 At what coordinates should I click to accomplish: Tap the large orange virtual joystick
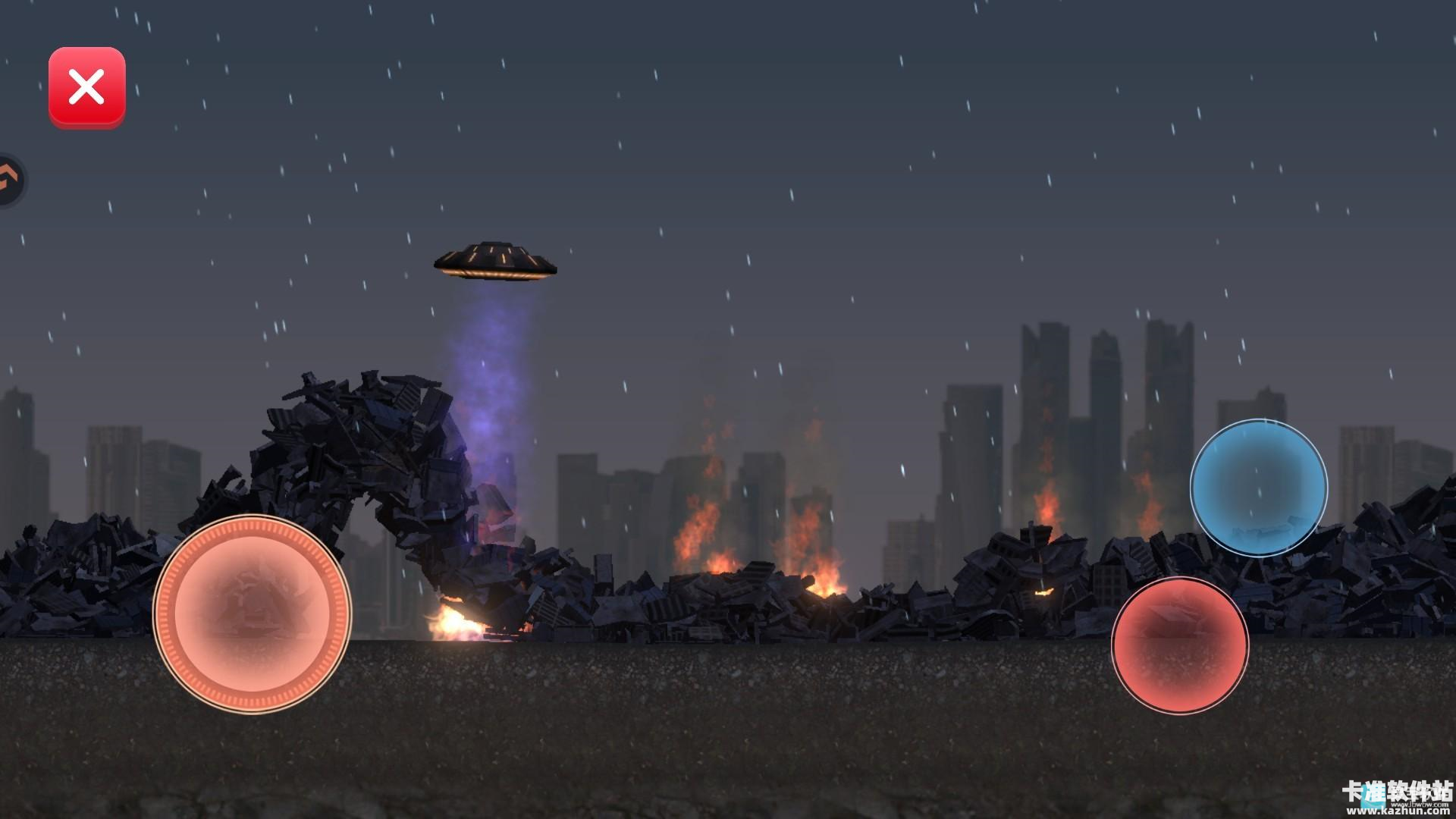tap(252, 613)
